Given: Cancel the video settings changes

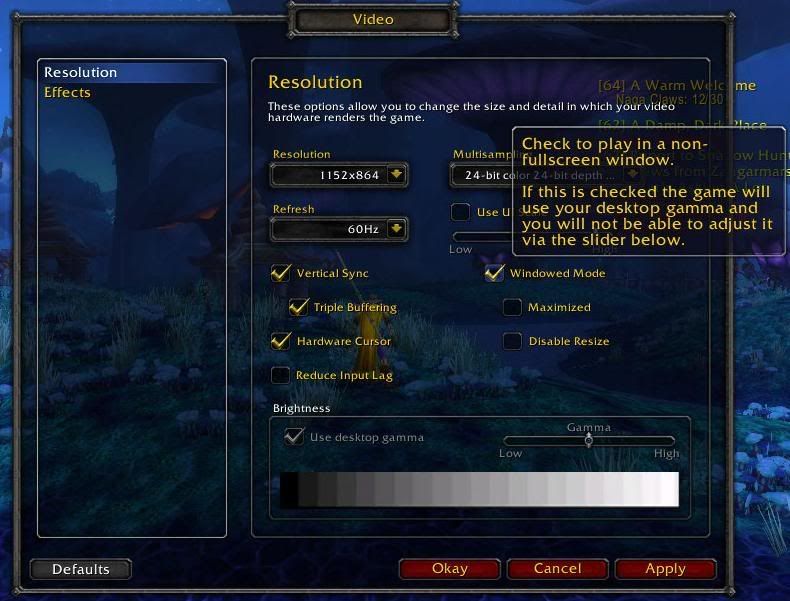Looking at the screenshot, I should coord(557,569).
